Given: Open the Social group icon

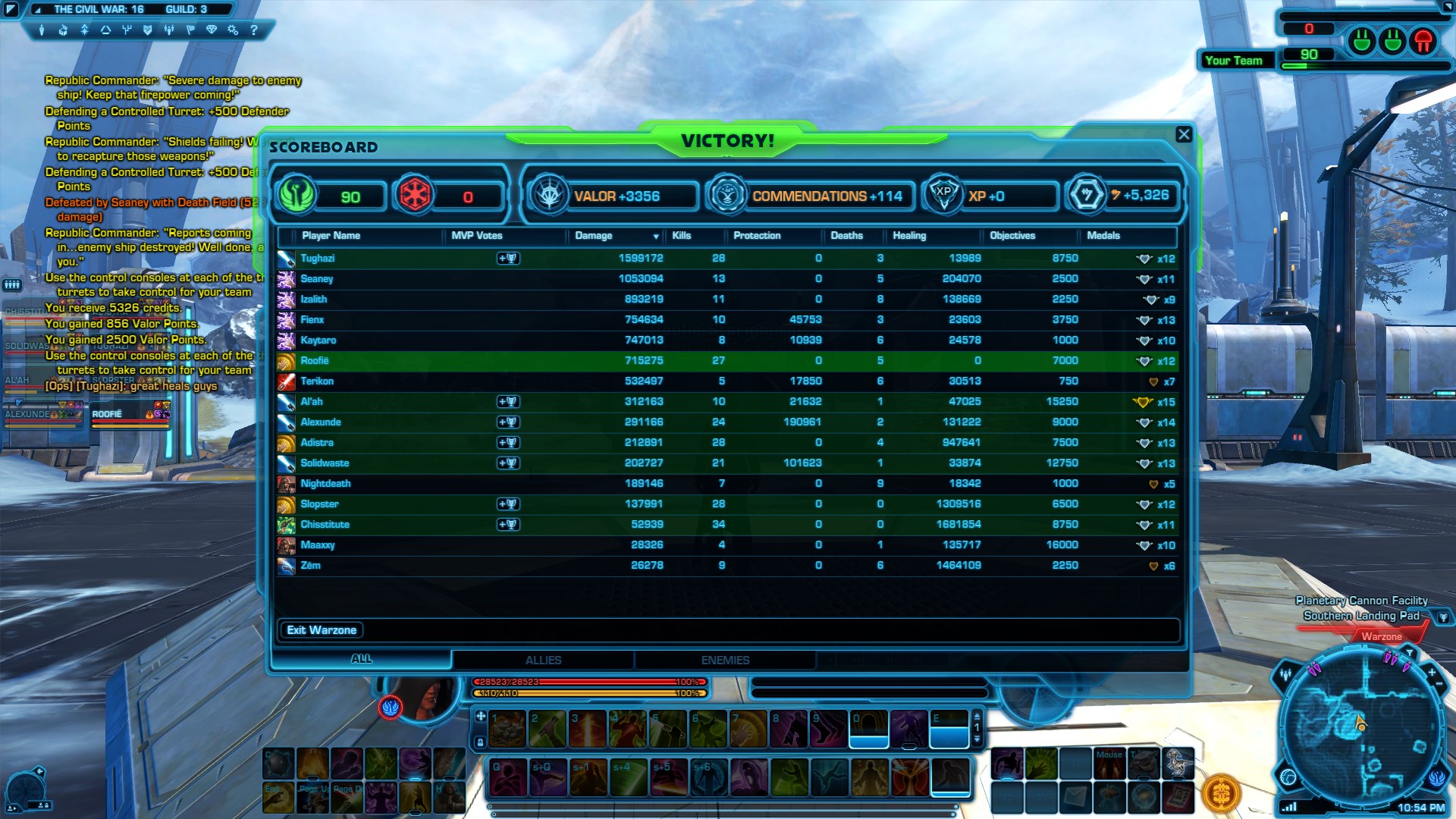Looking at the screenshot, I should tap(169, 31).
